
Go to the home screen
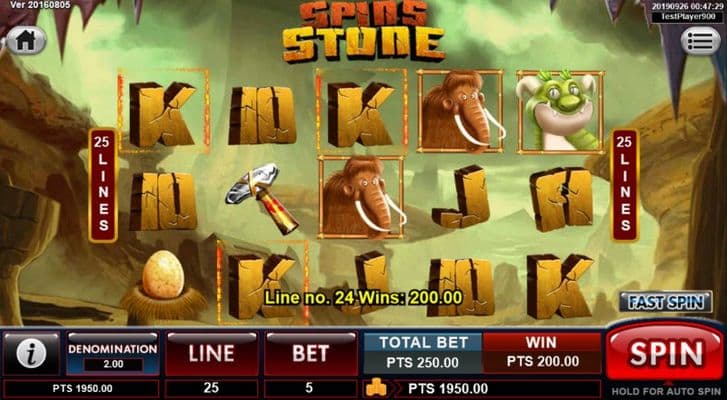point(26,41)
